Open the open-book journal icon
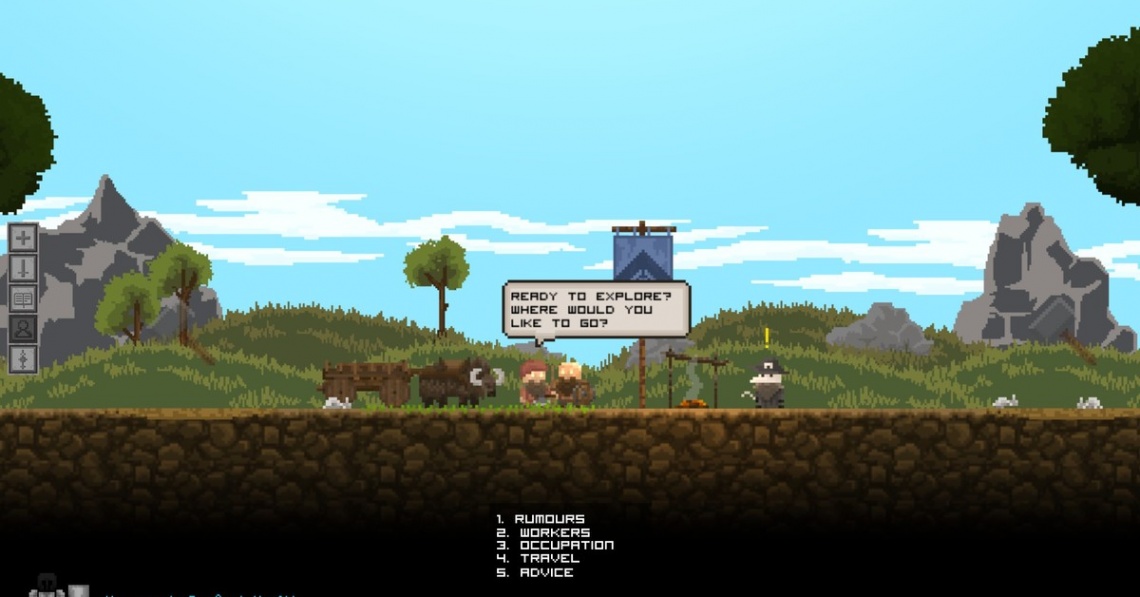Screen dimensions: 1140x597 (23, 298)
